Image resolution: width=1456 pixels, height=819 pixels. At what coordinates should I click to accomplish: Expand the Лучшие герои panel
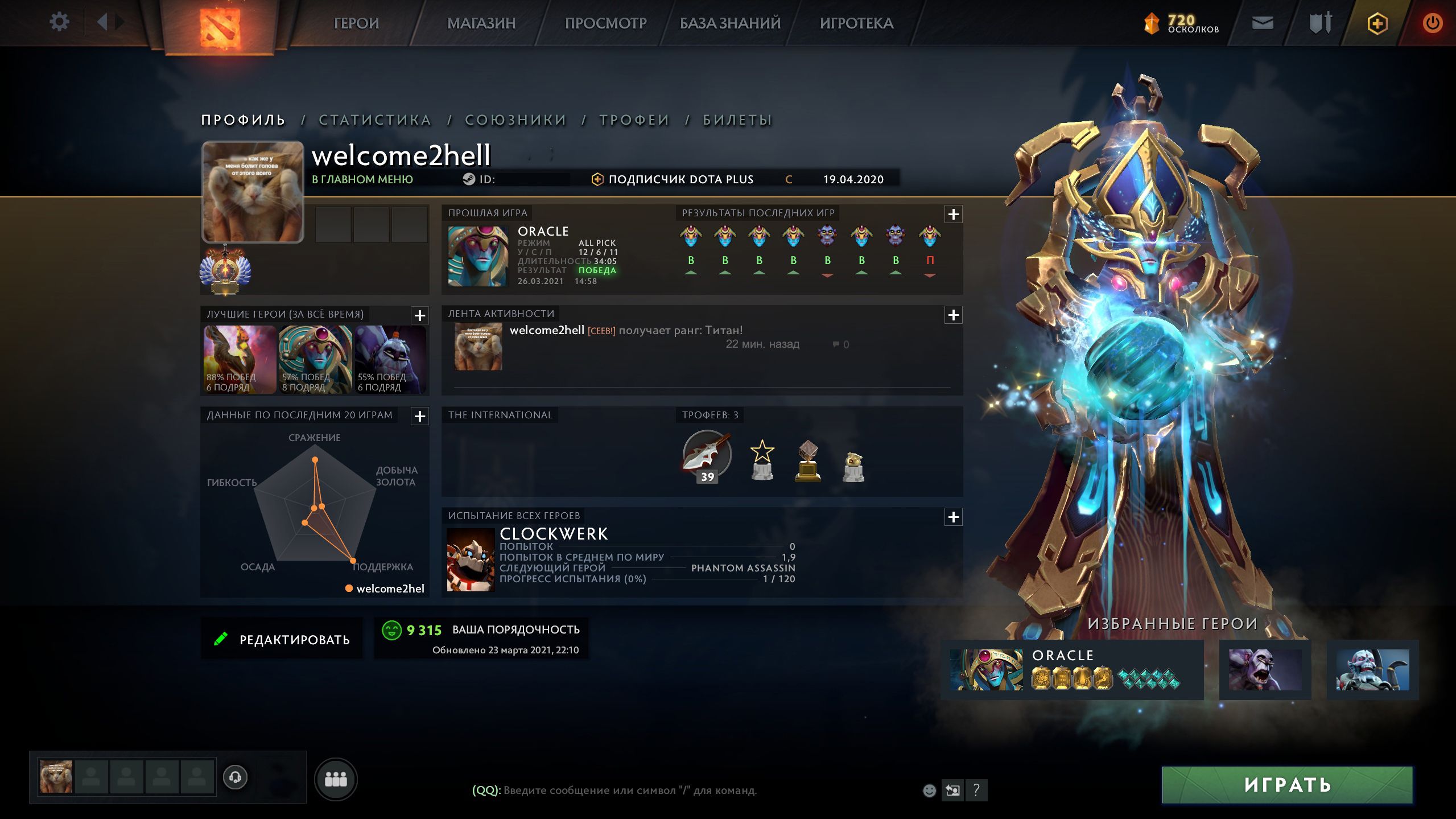pyautogui.click(x=420, y=315)
